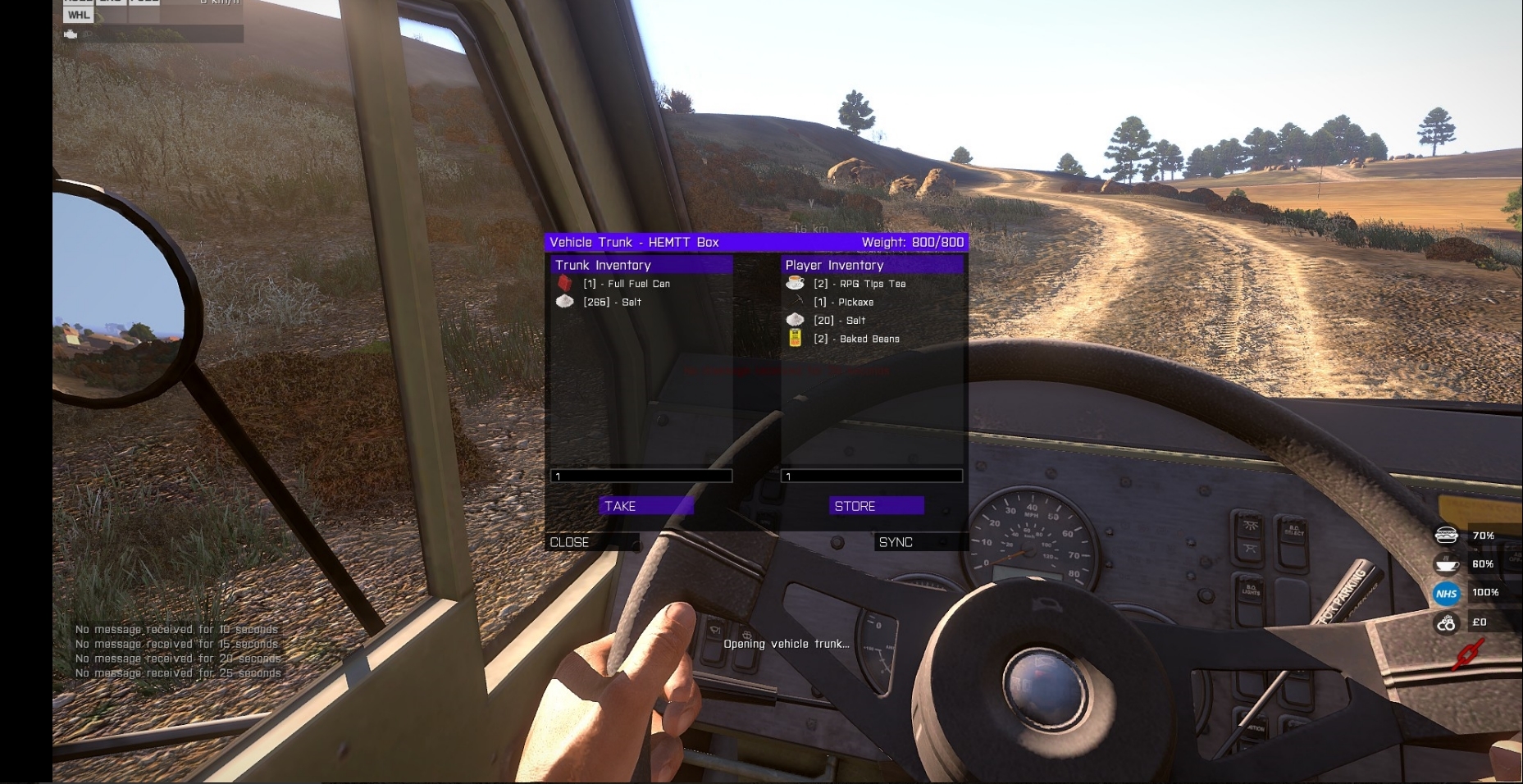Select the 265 Salt trunk entry
Image resolution: width=1523 pixels, height=784 pixels.
tap(612, 302)
